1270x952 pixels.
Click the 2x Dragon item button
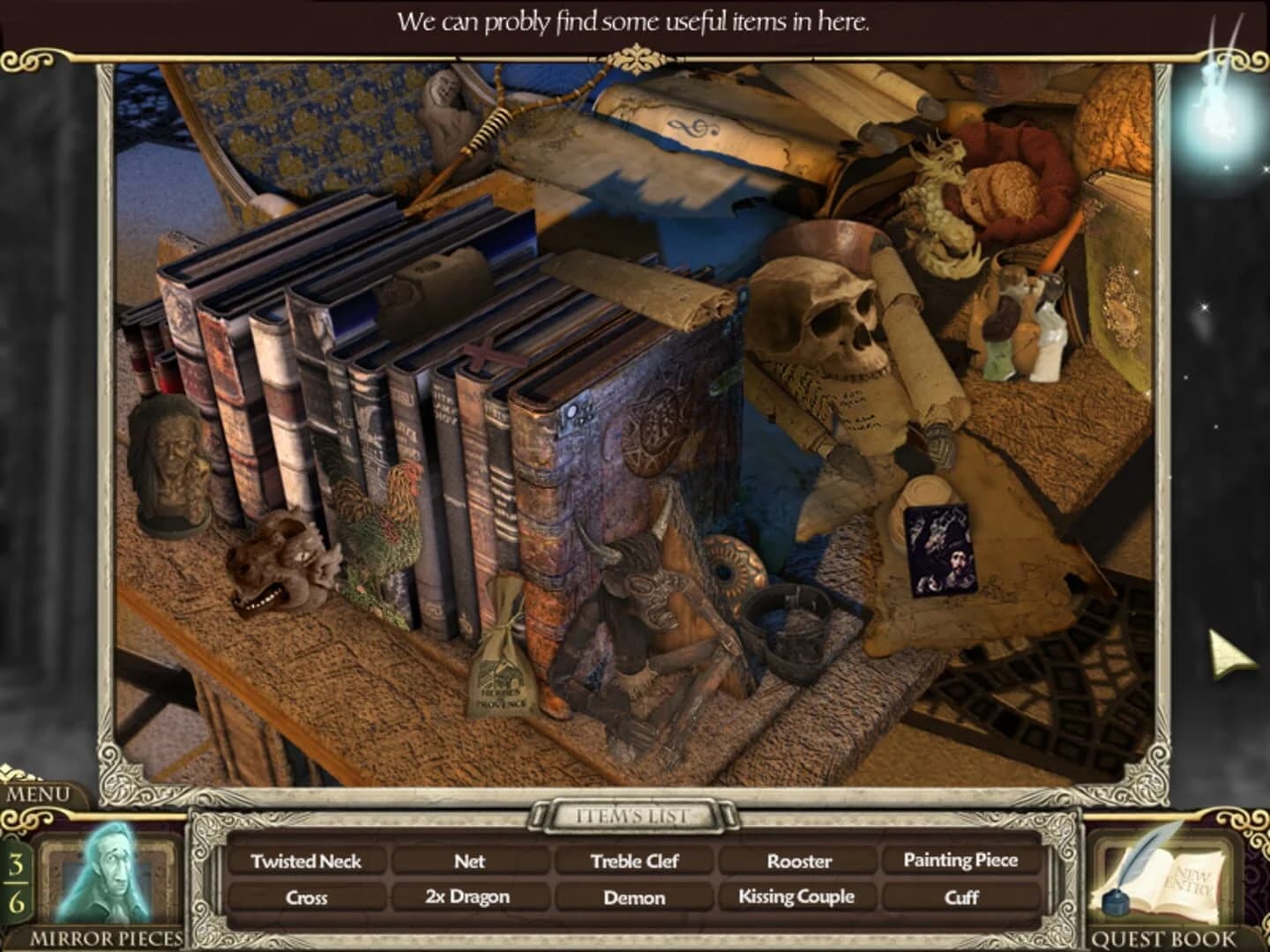(x=470, y=896)
